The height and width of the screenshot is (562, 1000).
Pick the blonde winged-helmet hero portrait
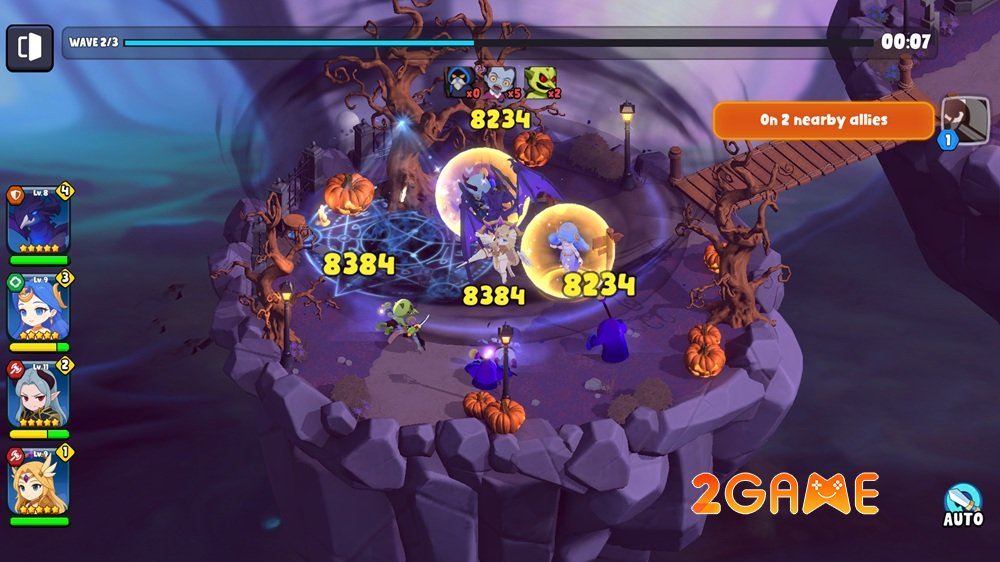[38, 479]
